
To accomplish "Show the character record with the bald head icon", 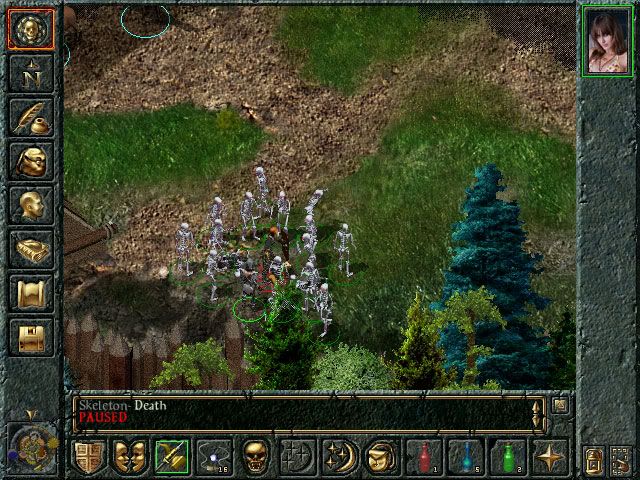I will pos(30,205).
